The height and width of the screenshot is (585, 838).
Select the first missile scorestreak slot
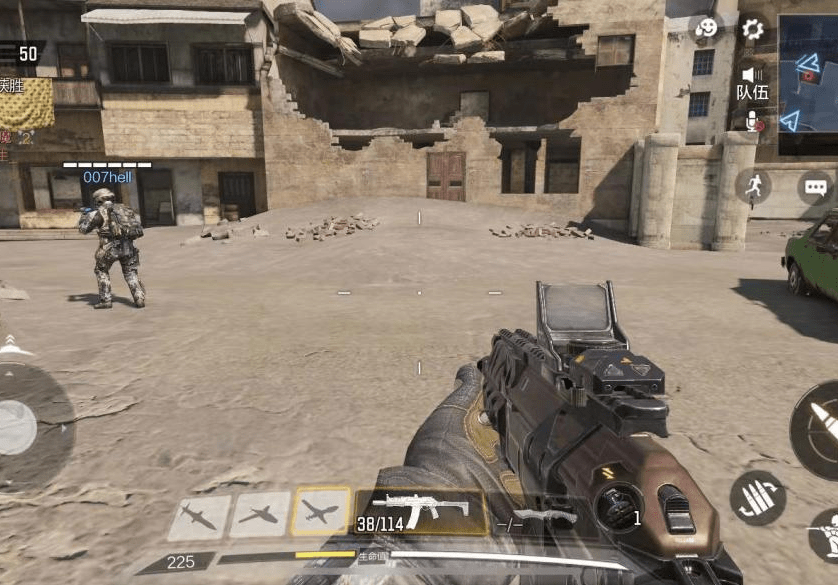pyautogui.click(x=199, y=516)
